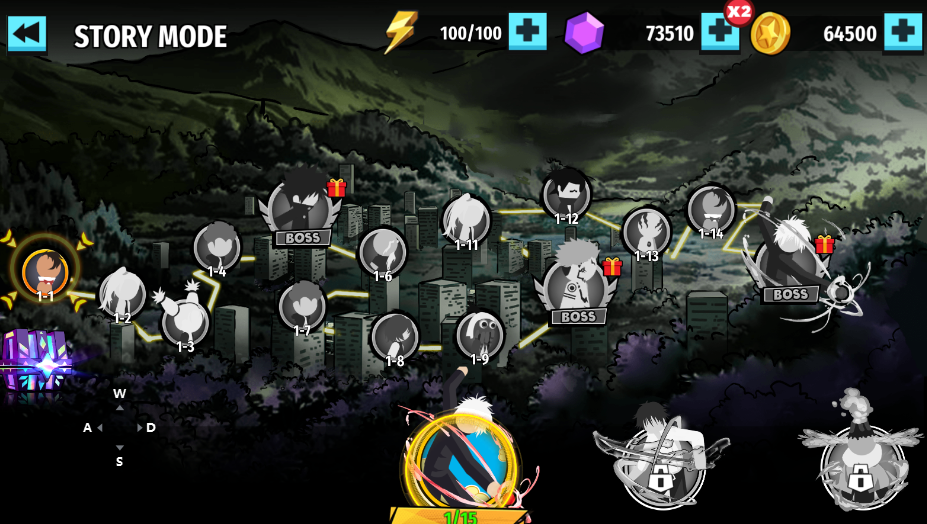Viewport: 927px width, 524px height.
Task: Select stage 1-4 level node
Action: [x=216, y=247]
